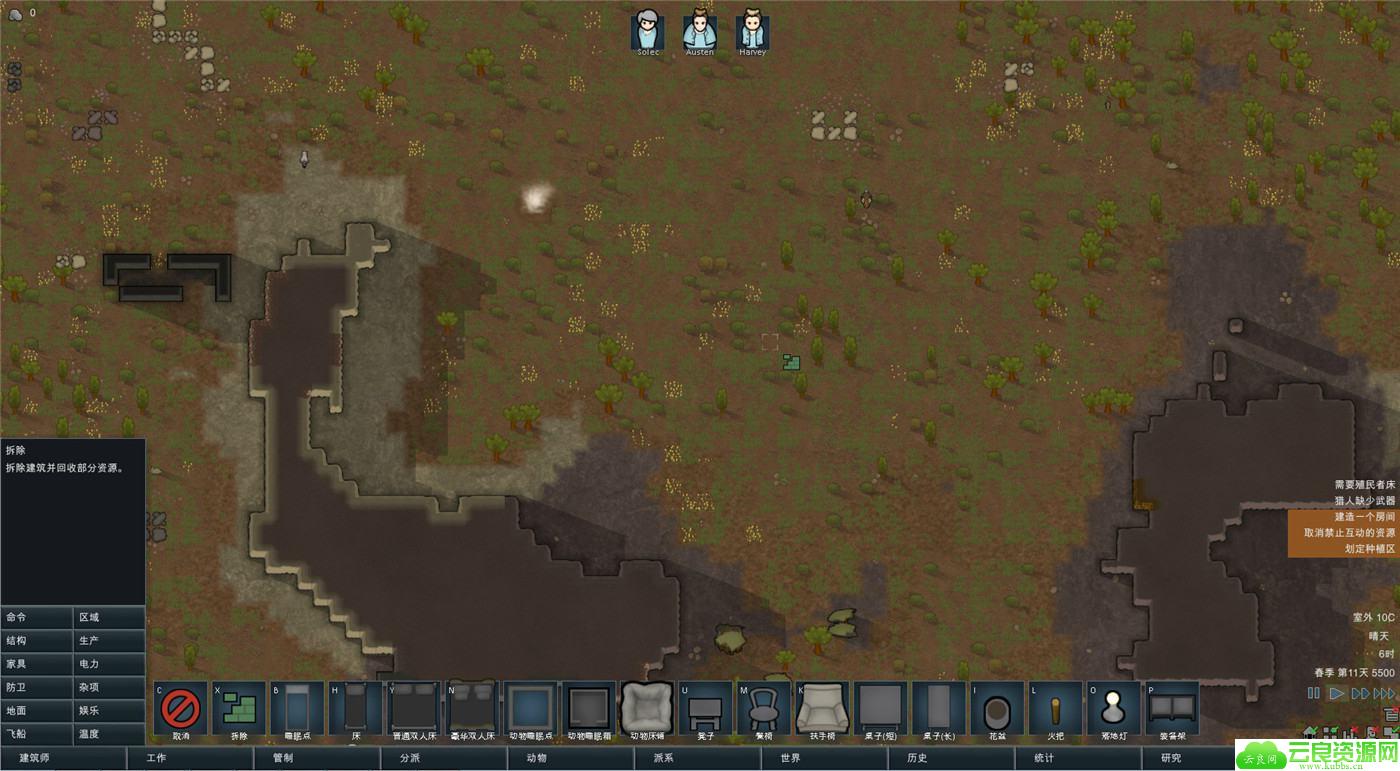Select the 落地灯 standing lamp

click(x=1114, y=708)
